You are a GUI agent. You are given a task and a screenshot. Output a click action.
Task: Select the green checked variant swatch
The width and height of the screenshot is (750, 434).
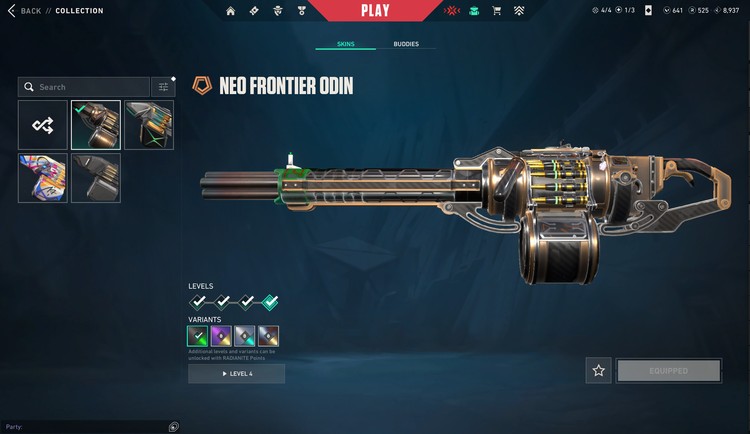point(199,336)
